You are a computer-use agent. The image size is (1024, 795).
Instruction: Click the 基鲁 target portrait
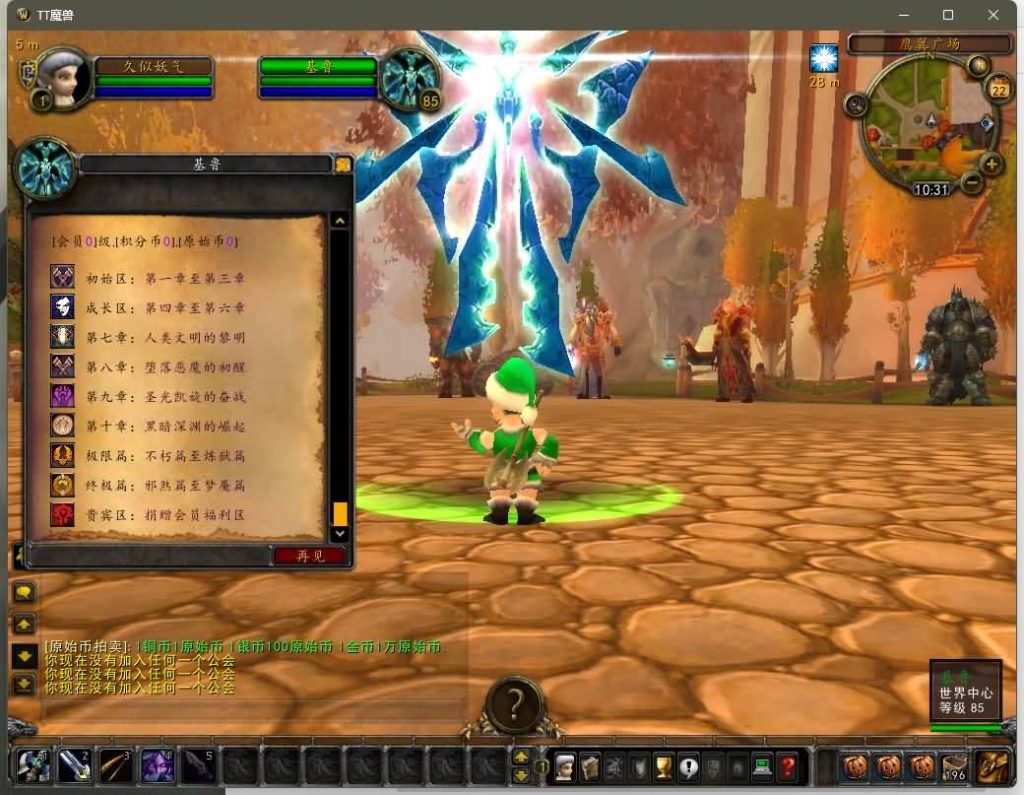pyautogui.click(x=411, y=76)
